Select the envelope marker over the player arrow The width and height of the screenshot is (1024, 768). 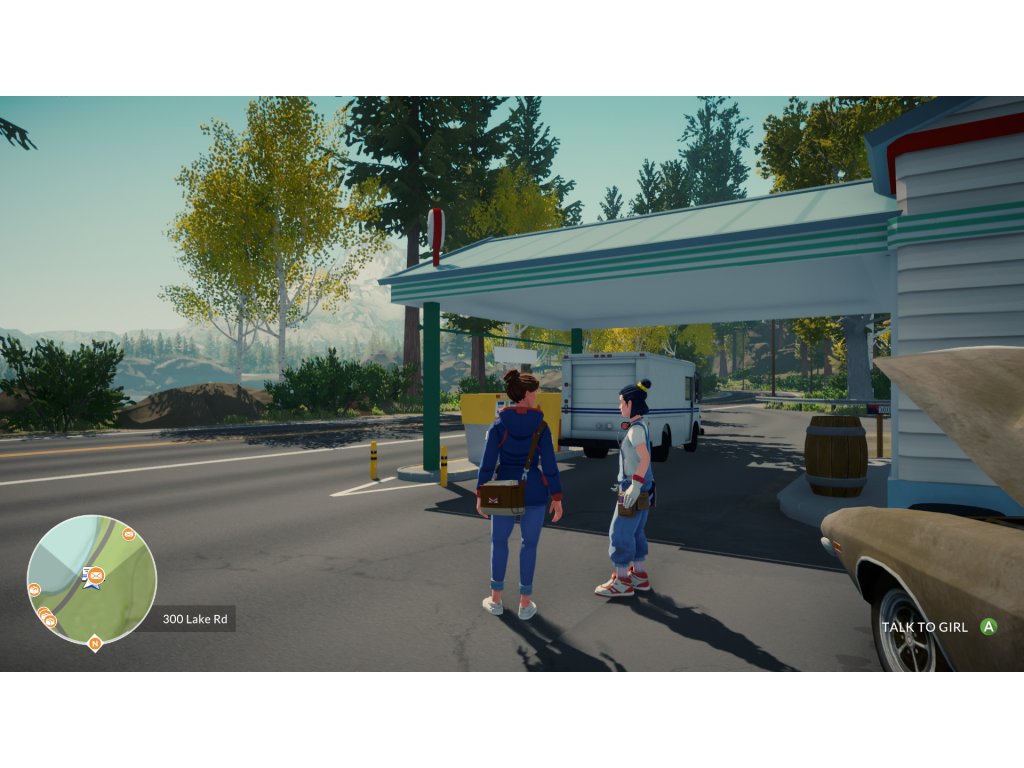coord(96,574)
